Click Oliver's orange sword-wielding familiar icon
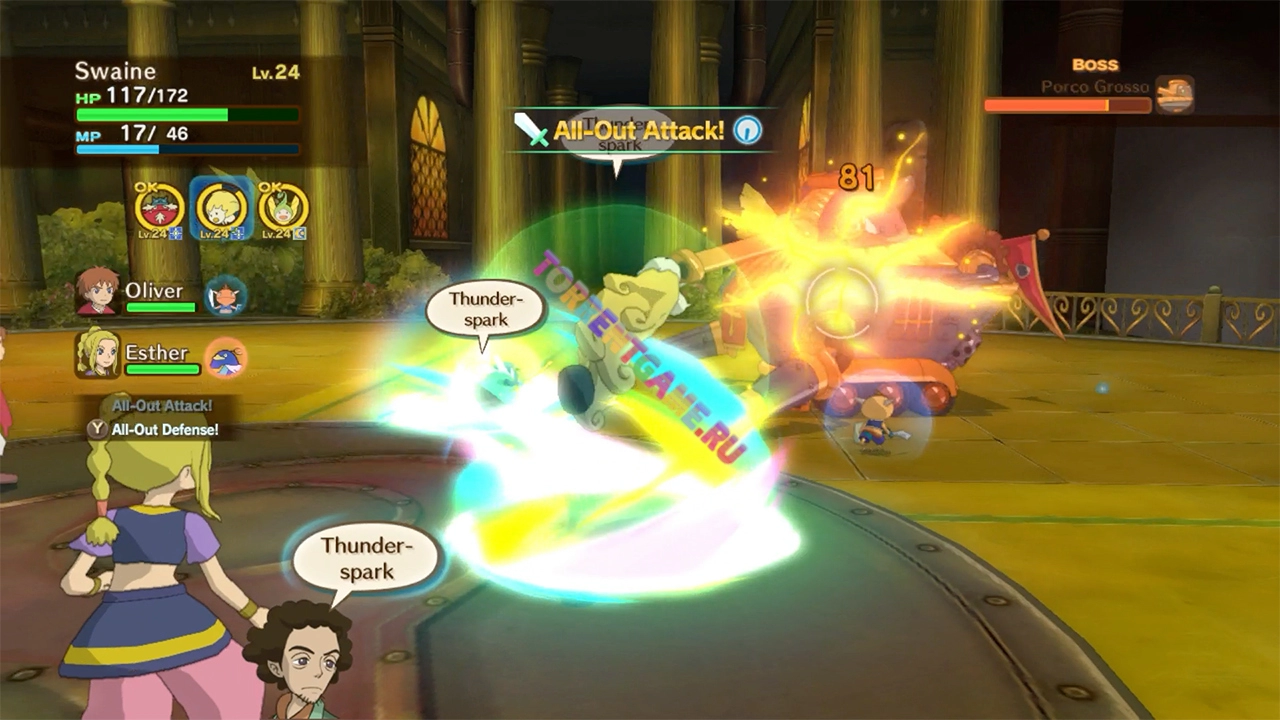 tap(226, 296)
